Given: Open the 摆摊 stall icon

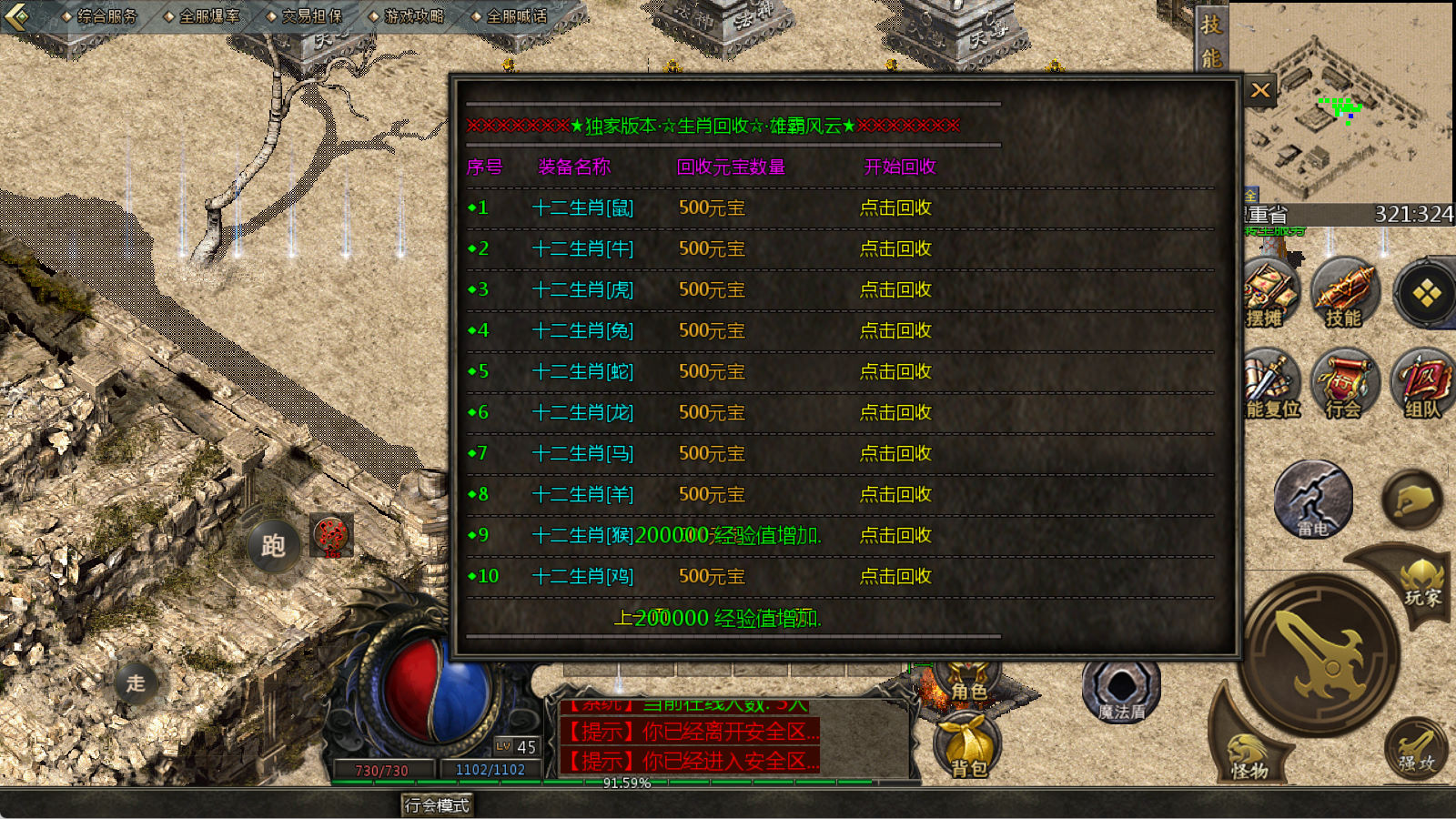Looking at the screenshot, I should (x=1269, y=293).
